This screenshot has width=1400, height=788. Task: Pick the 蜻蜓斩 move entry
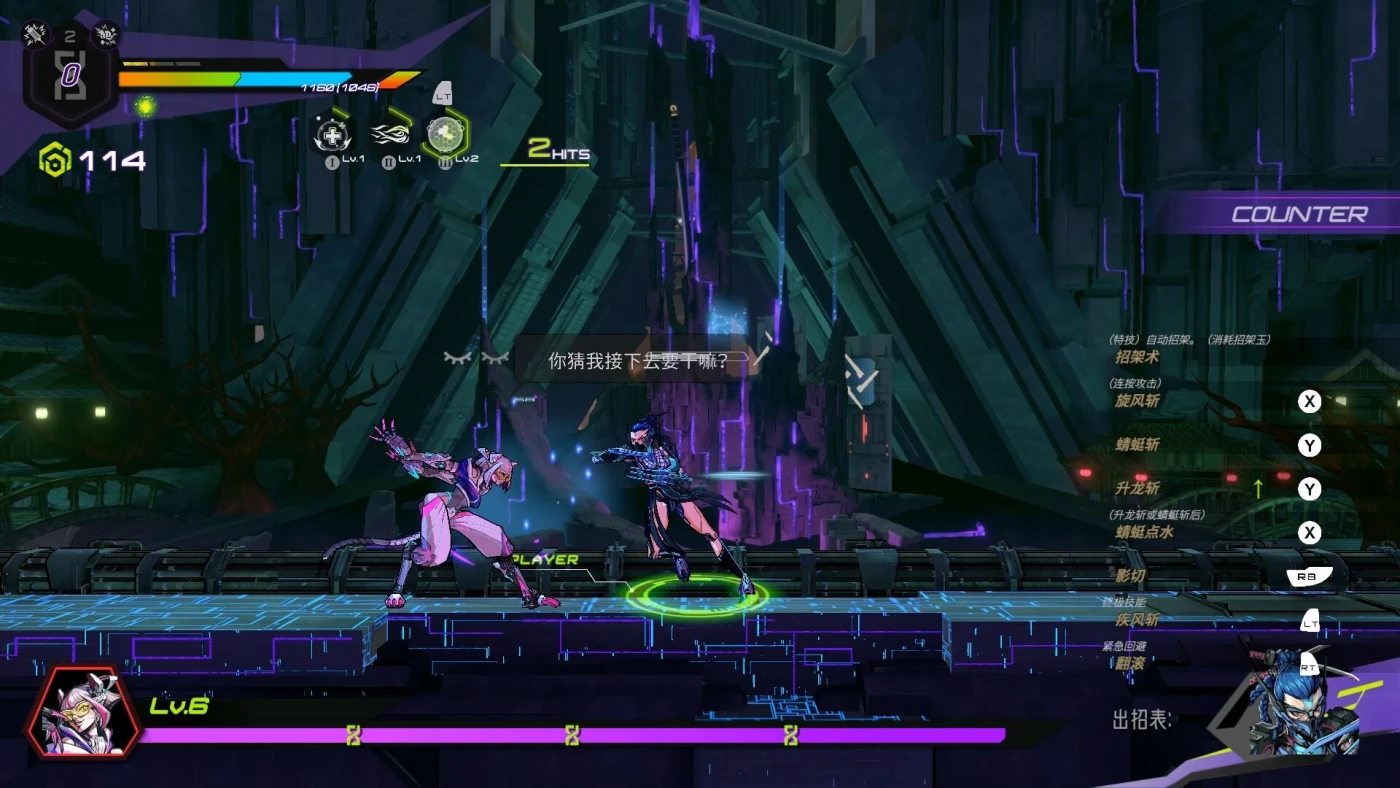point(1137,445)
